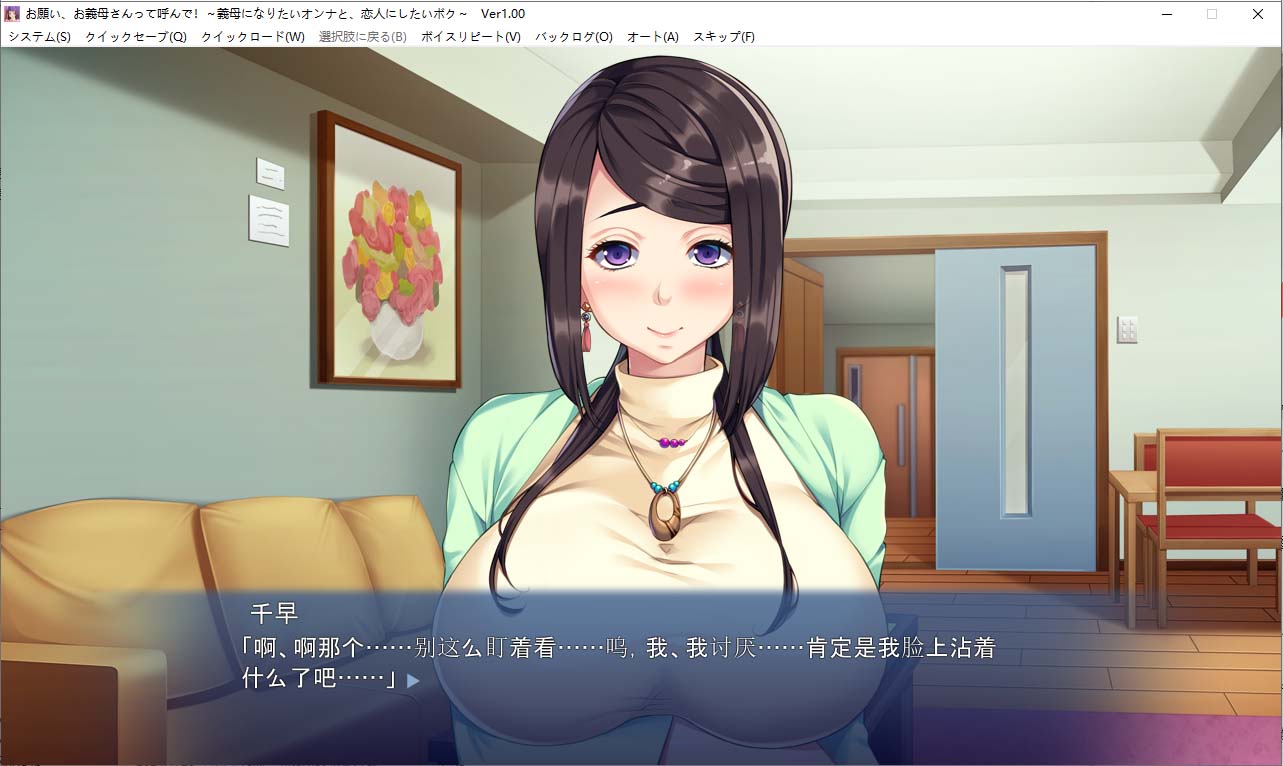This screenshot has height=766, width=1283.
Task: Maximize the game window
Action: [x=1211, y=13]
